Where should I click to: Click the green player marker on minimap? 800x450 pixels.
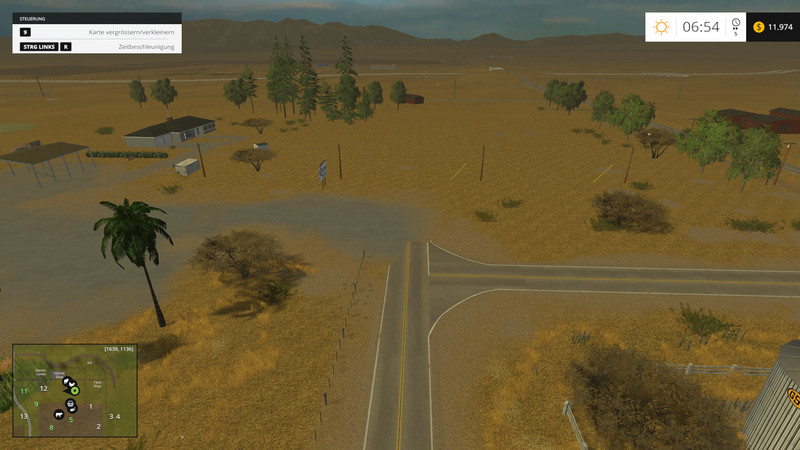(x=74, y=390)
